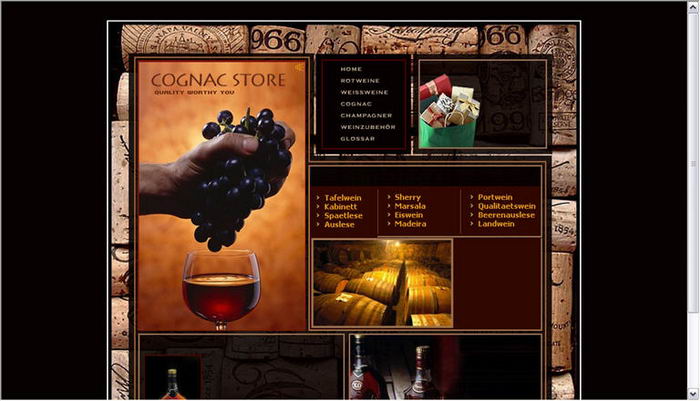Open the Madeira link

point(410,225)
